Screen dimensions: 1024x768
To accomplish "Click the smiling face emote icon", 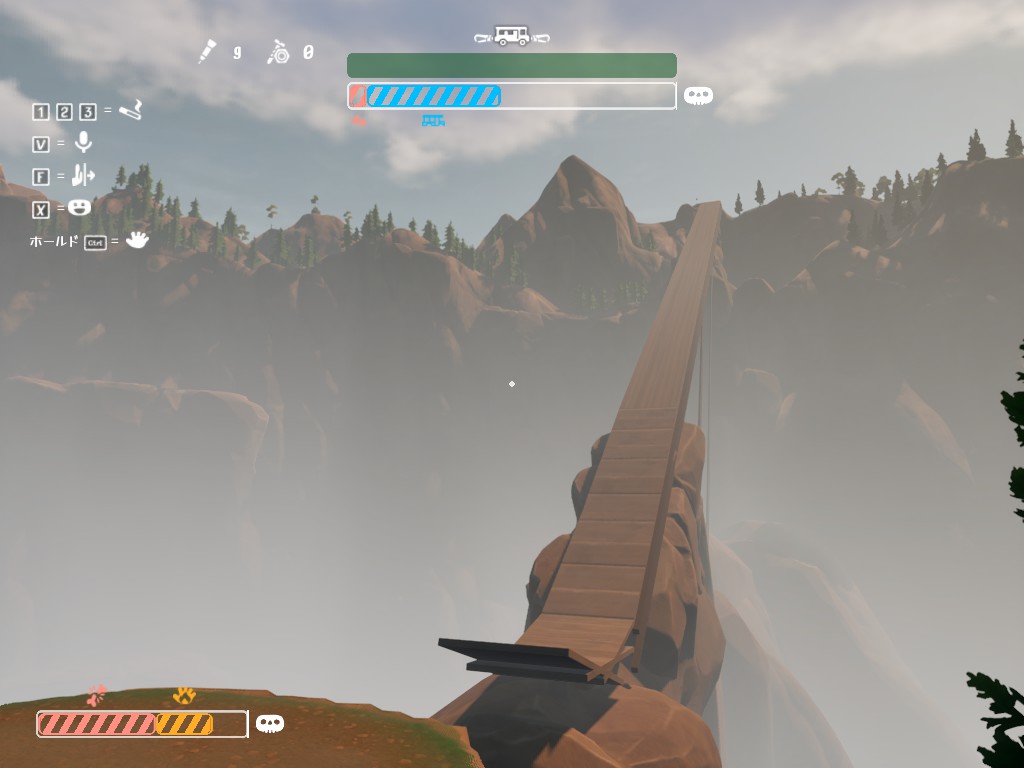I will pos(80,208).
